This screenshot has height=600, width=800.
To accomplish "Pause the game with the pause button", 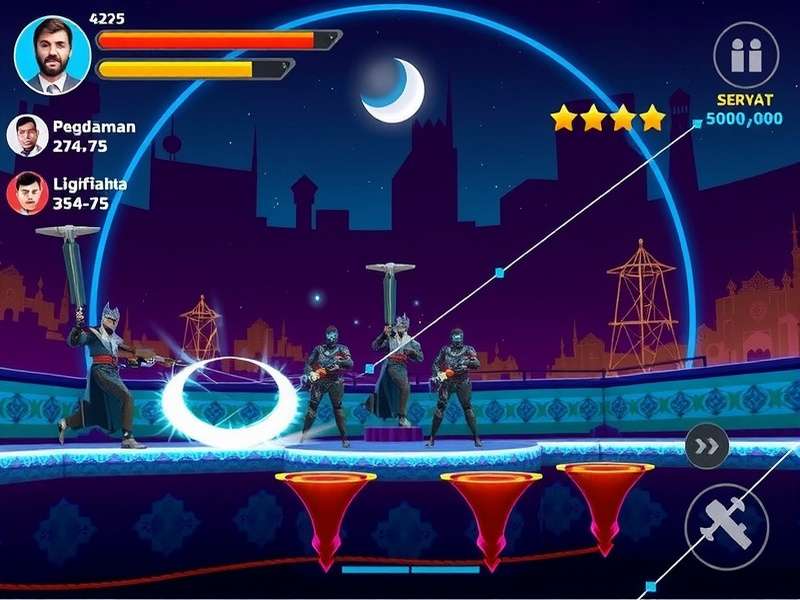I will (x=746, y=55).
